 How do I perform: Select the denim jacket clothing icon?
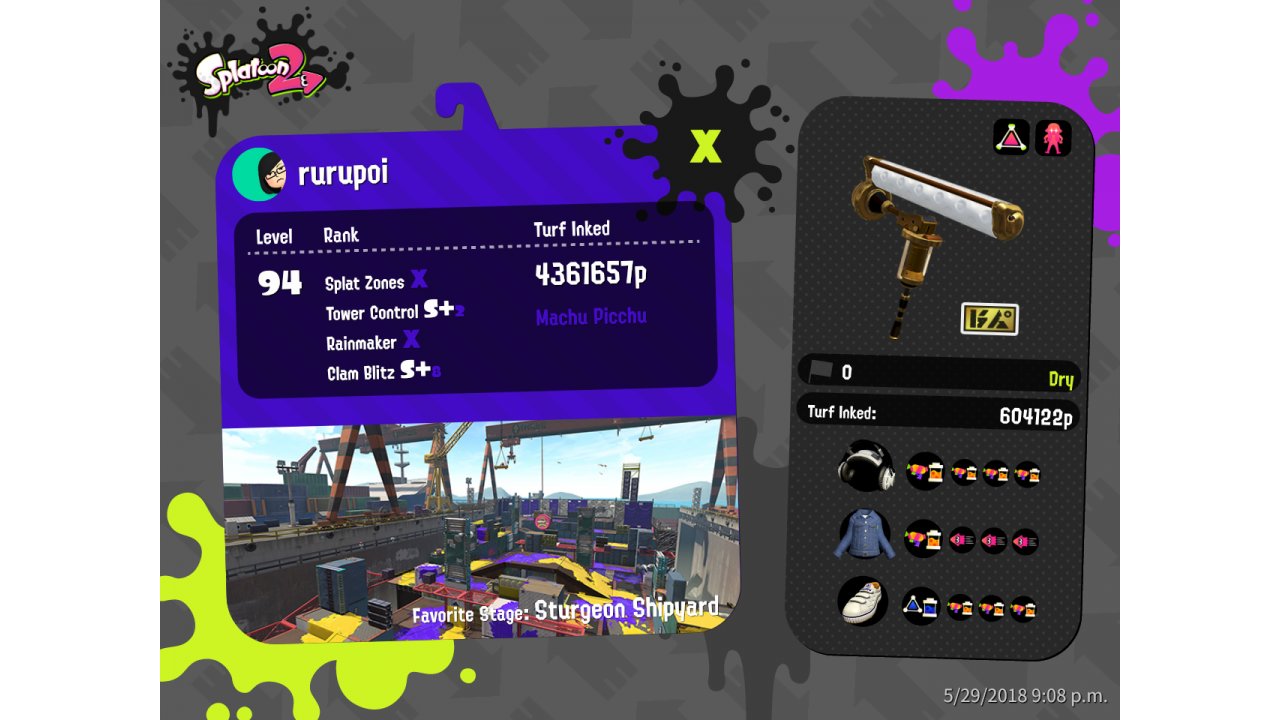click(x=862, y=535)
